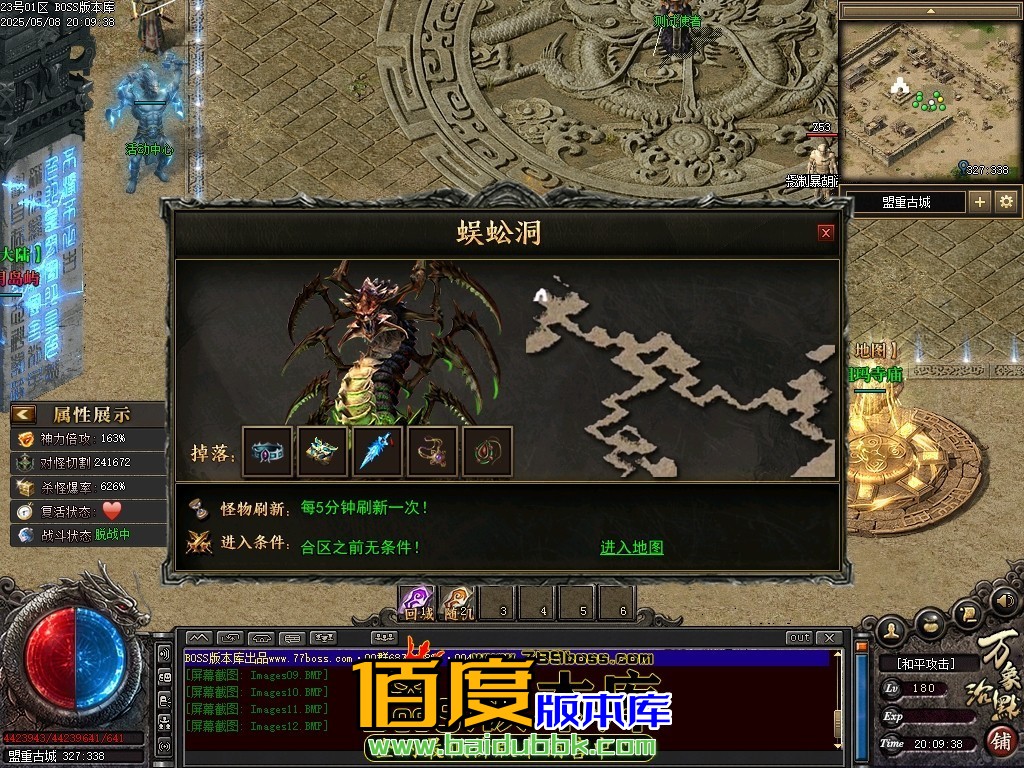Image resolution: width=1024 pixels, height=768 pixels.
Task: Click the minimap plus button
Action: (x=980, y=202)
